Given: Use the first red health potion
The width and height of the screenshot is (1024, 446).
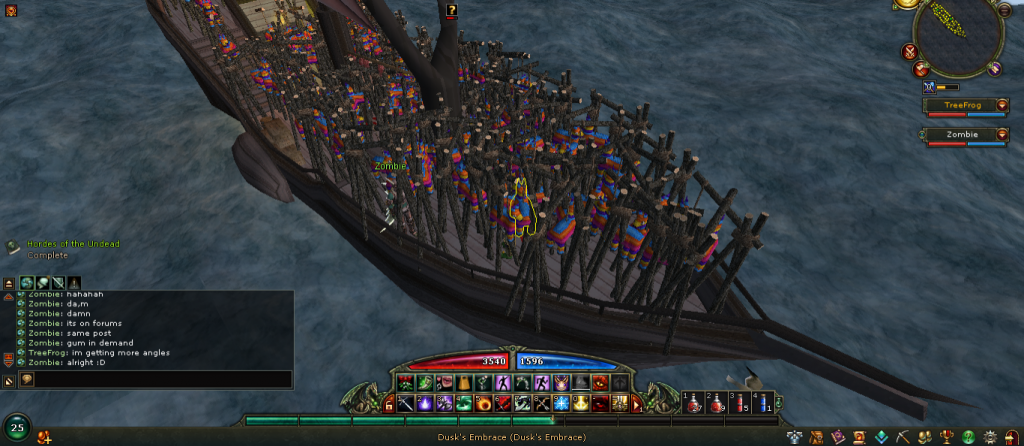Looking at the screenshot, I should click(x=693, y=403).
